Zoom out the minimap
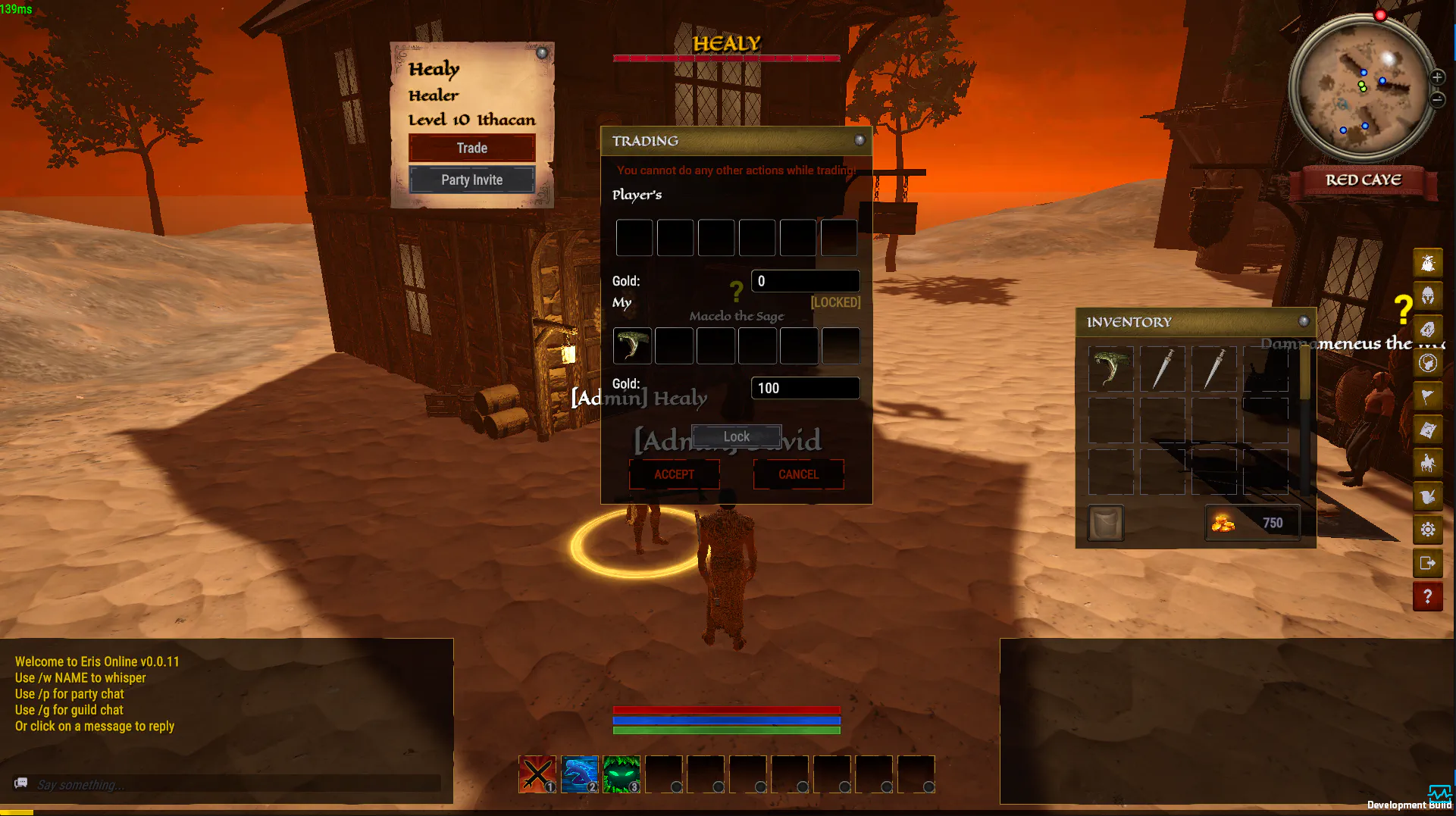 [x=1437, y=99]
